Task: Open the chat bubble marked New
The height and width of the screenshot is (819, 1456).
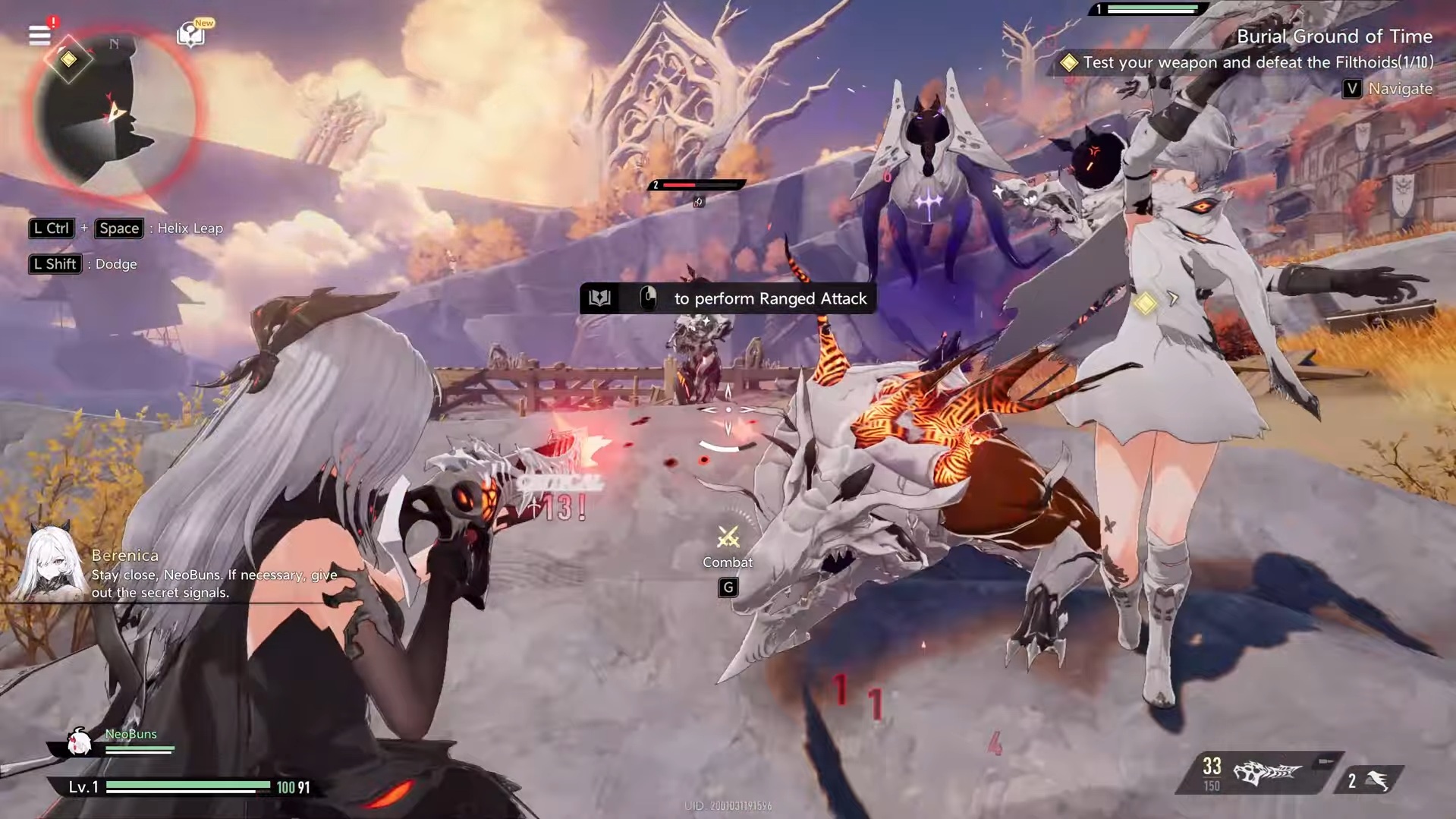Action: point(190,34)
